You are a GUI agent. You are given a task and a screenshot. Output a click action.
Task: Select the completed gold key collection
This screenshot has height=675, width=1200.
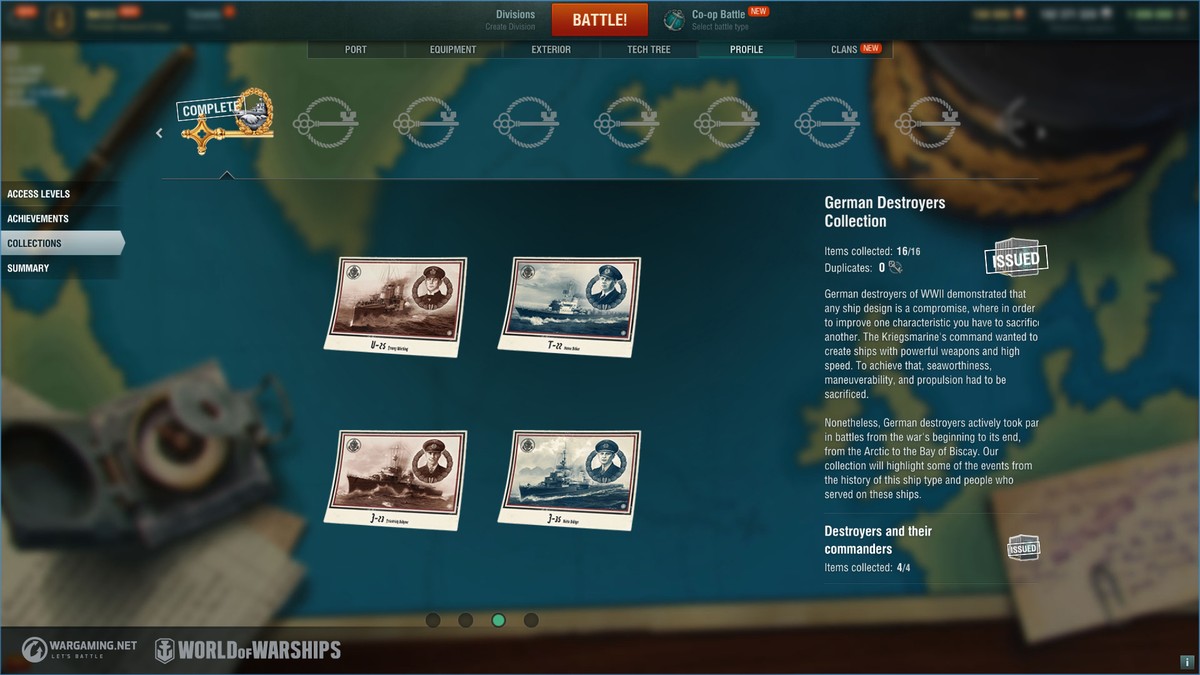227,125
